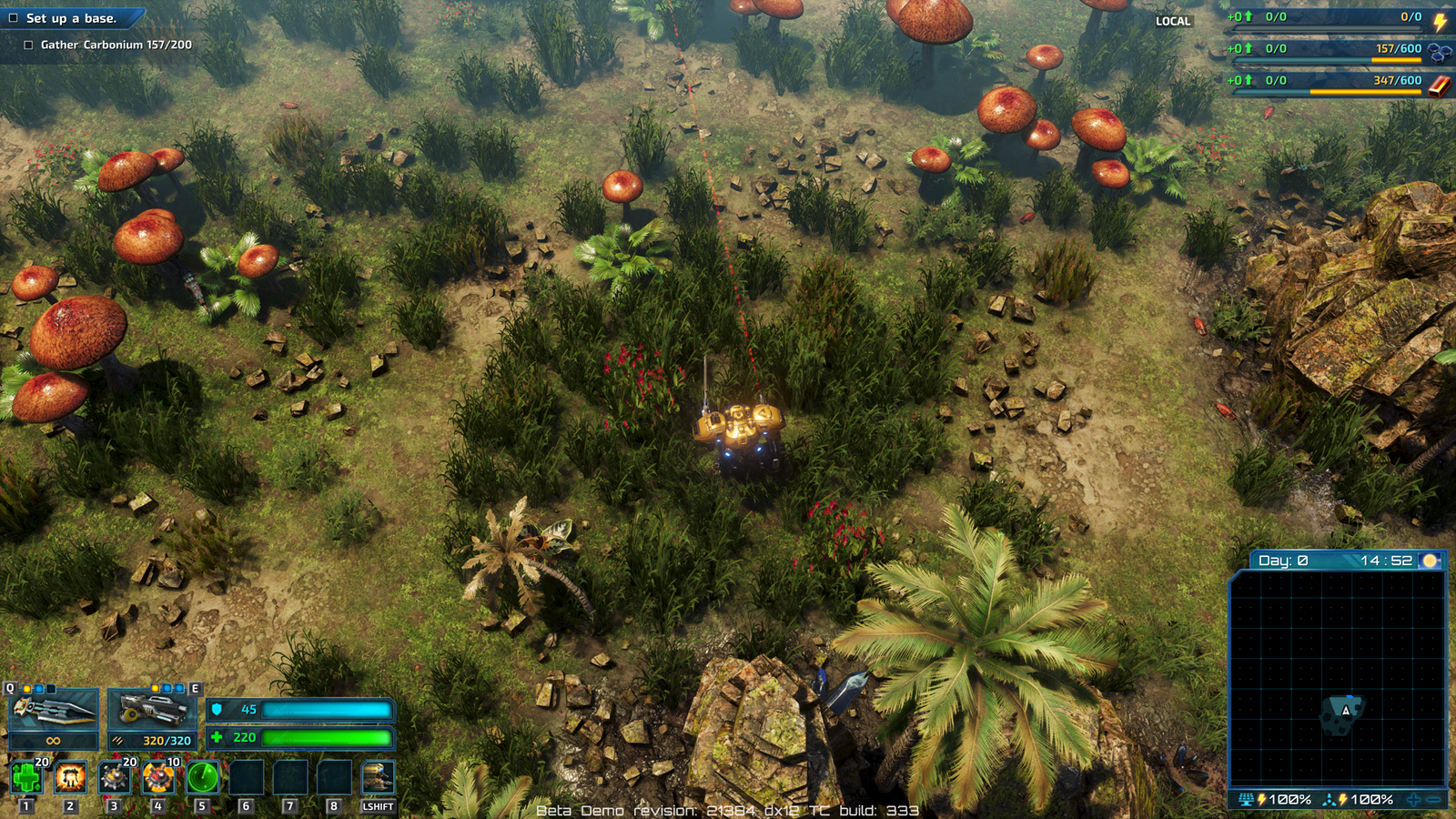Zoom in the minimap with plus button
1456x819 pixels.
tap(1413, 800)
